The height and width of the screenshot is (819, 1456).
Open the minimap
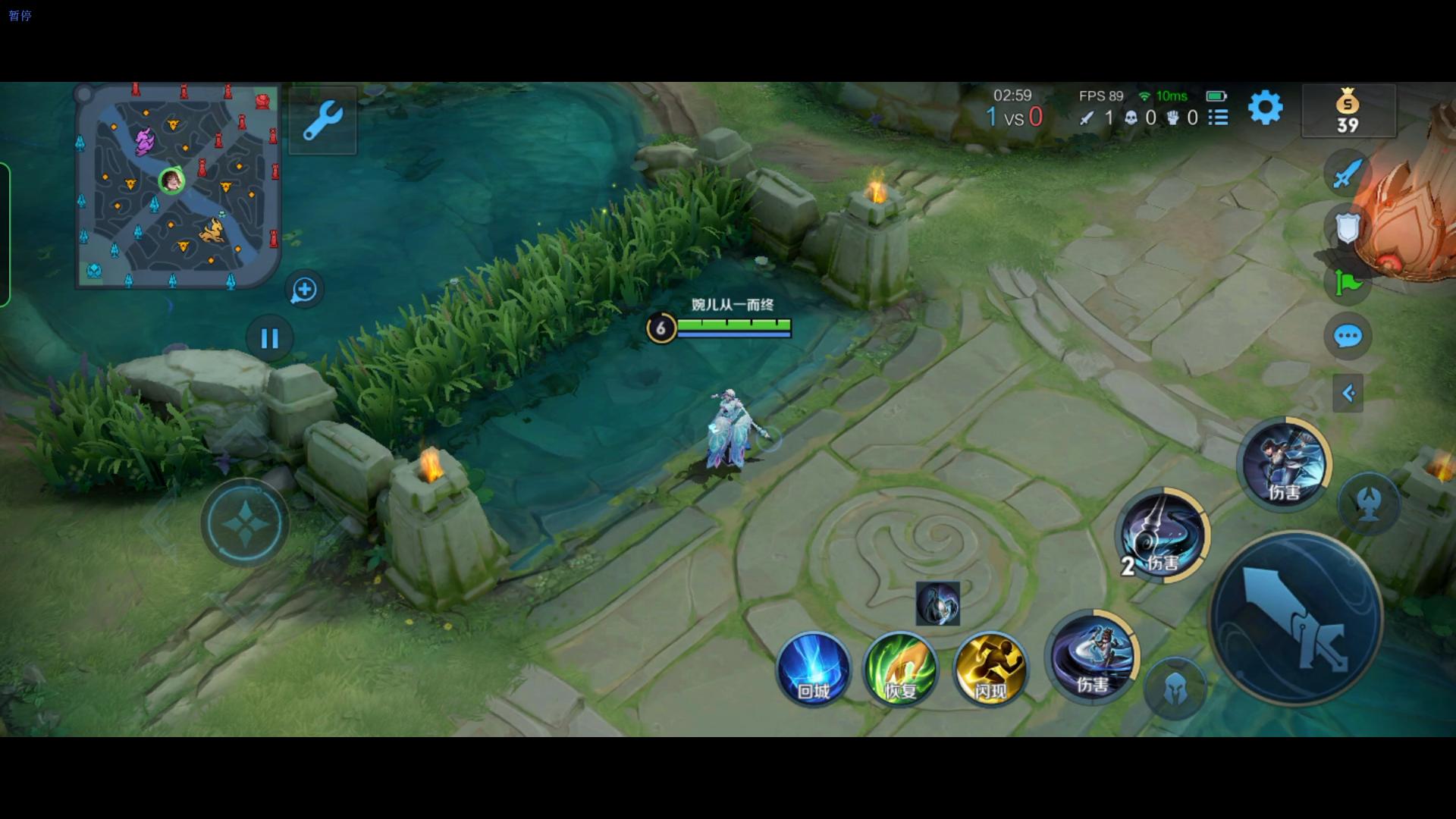178,186
